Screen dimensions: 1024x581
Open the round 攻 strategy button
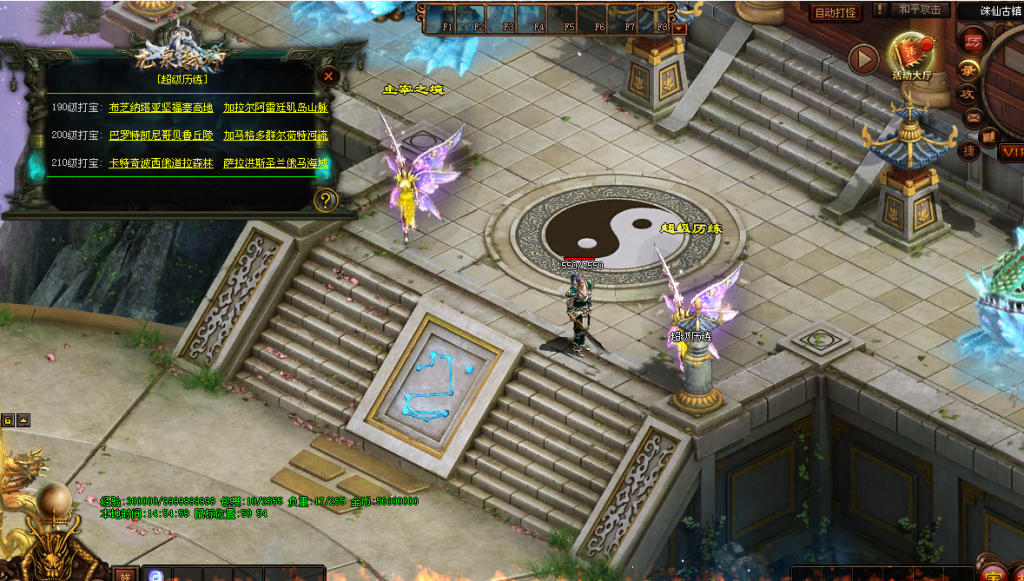coord(968,93)
